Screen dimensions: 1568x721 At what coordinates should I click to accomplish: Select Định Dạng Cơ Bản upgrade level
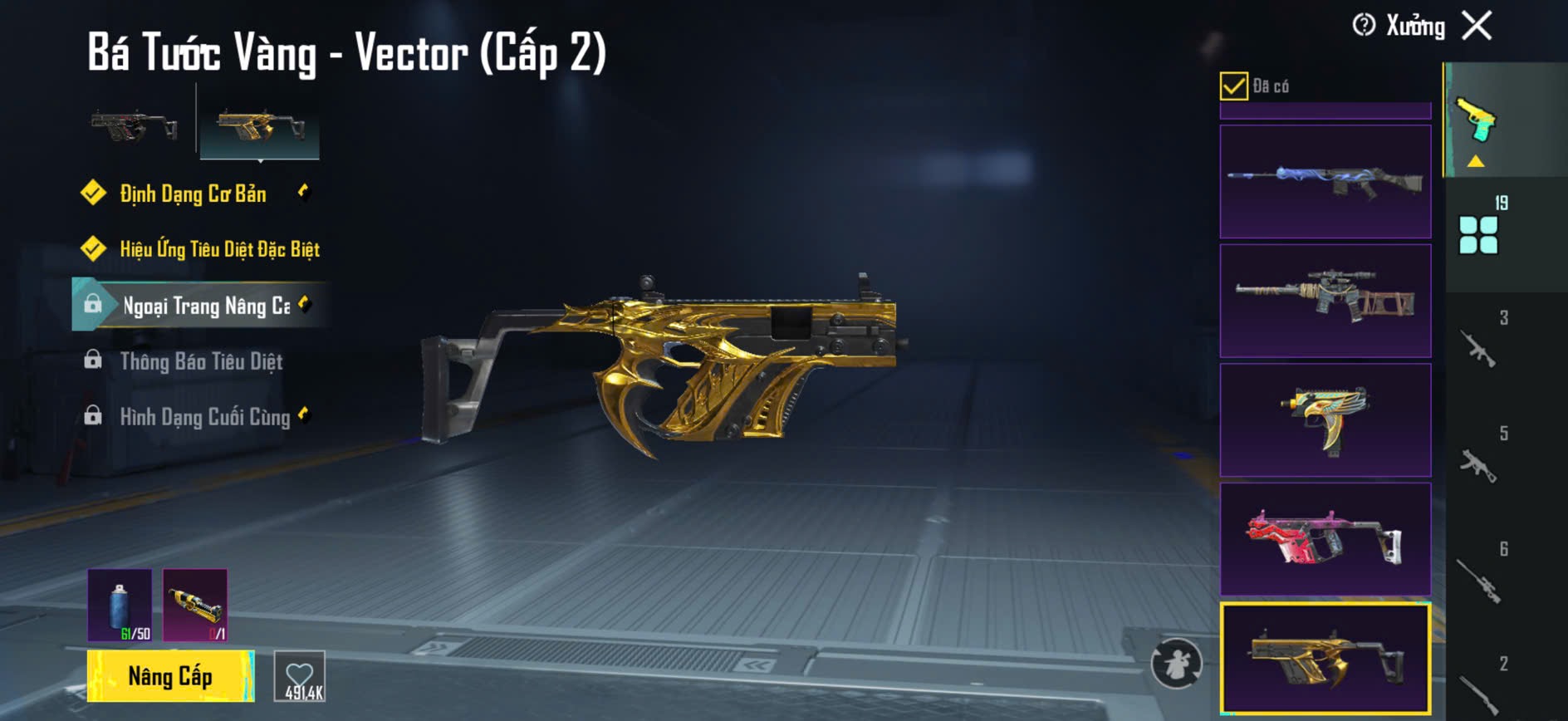click(193, 194)
